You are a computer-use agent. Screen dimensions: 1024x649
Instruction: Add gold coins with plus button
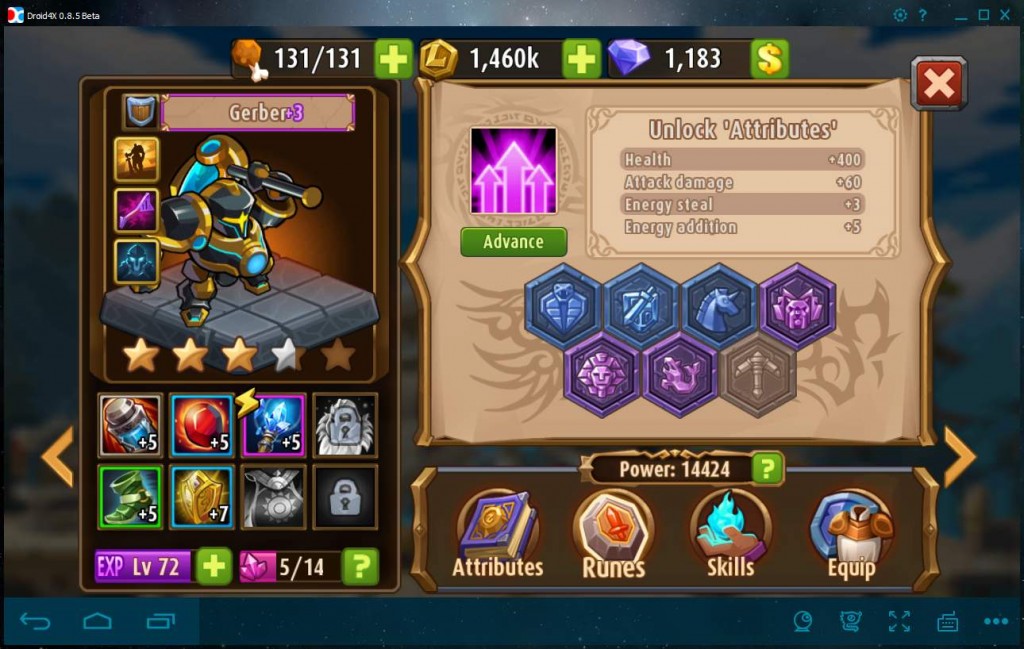(581, 59)
